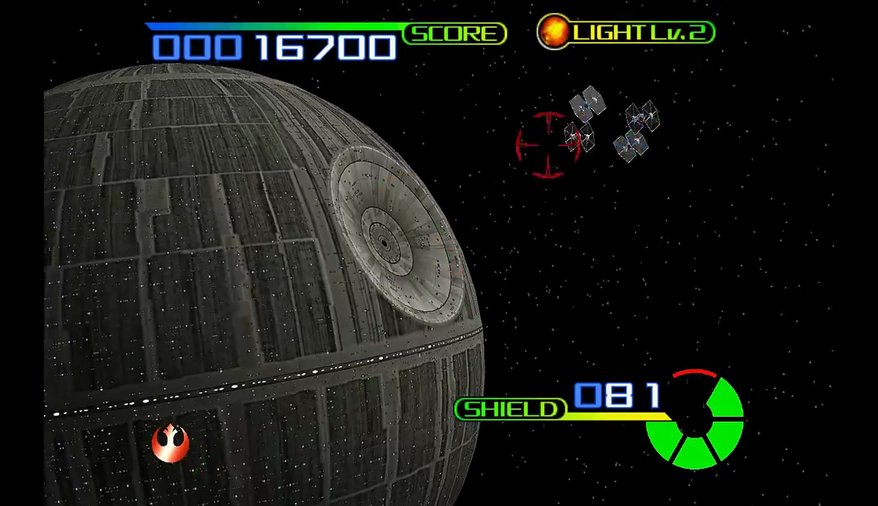Click the orange LIGHT Lv.2 weapon icon
Viewport: 878px width, 506px height.
click(x=552, y=32)
